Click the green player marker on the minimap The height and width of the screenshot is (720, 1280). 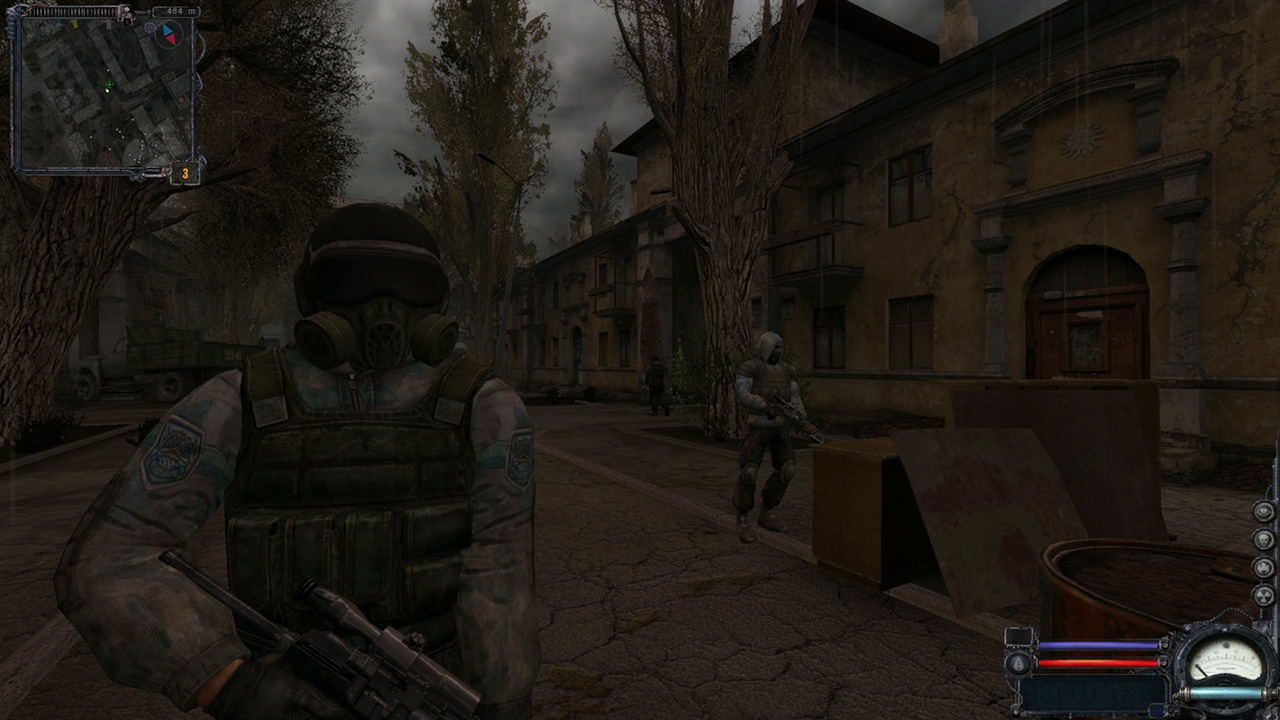pyautogui.click(x=107, y=84)
